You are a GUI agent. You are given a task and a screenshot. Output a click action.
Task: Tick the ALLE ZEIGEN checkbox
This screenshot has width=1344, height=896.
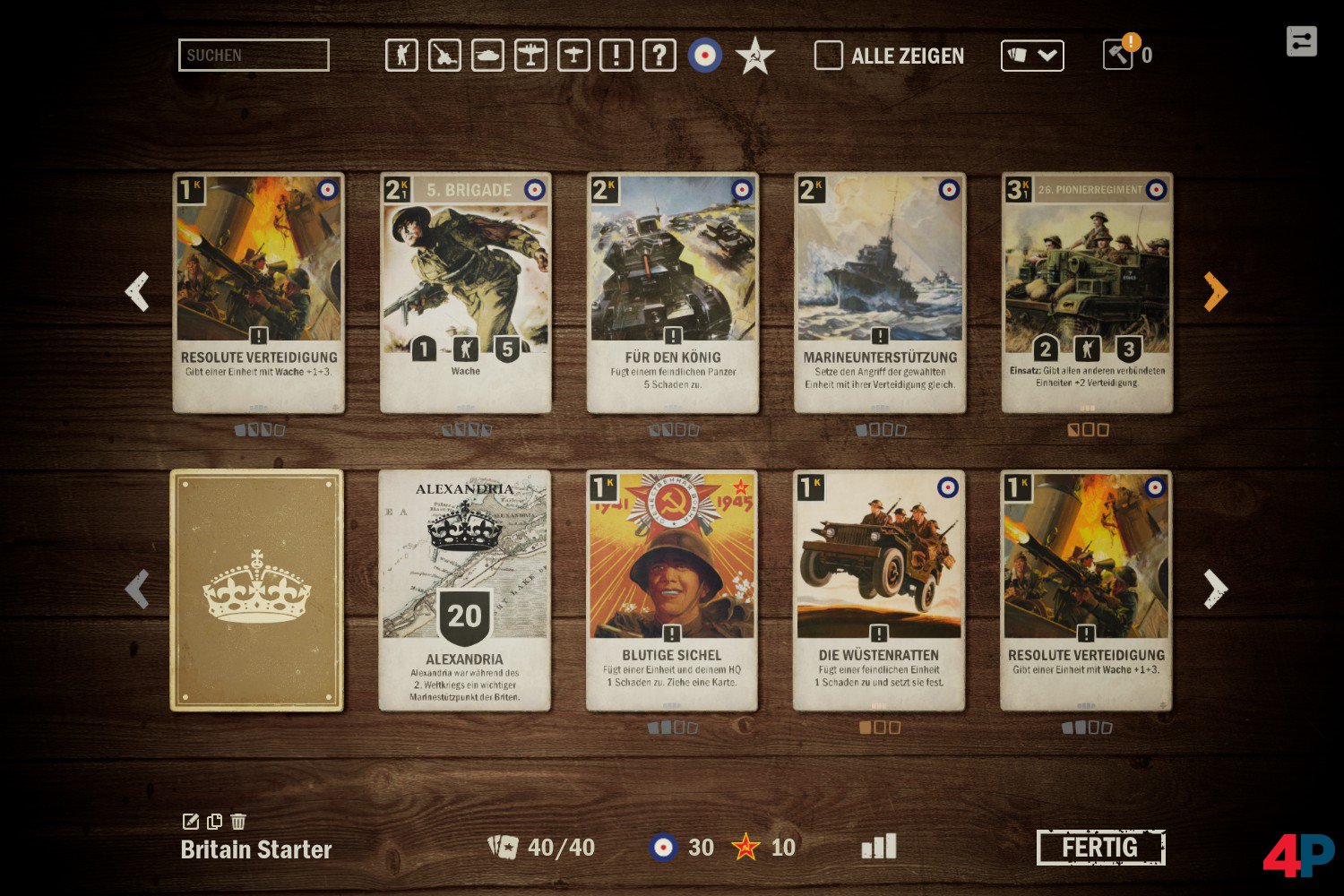[x=828, y=56]
